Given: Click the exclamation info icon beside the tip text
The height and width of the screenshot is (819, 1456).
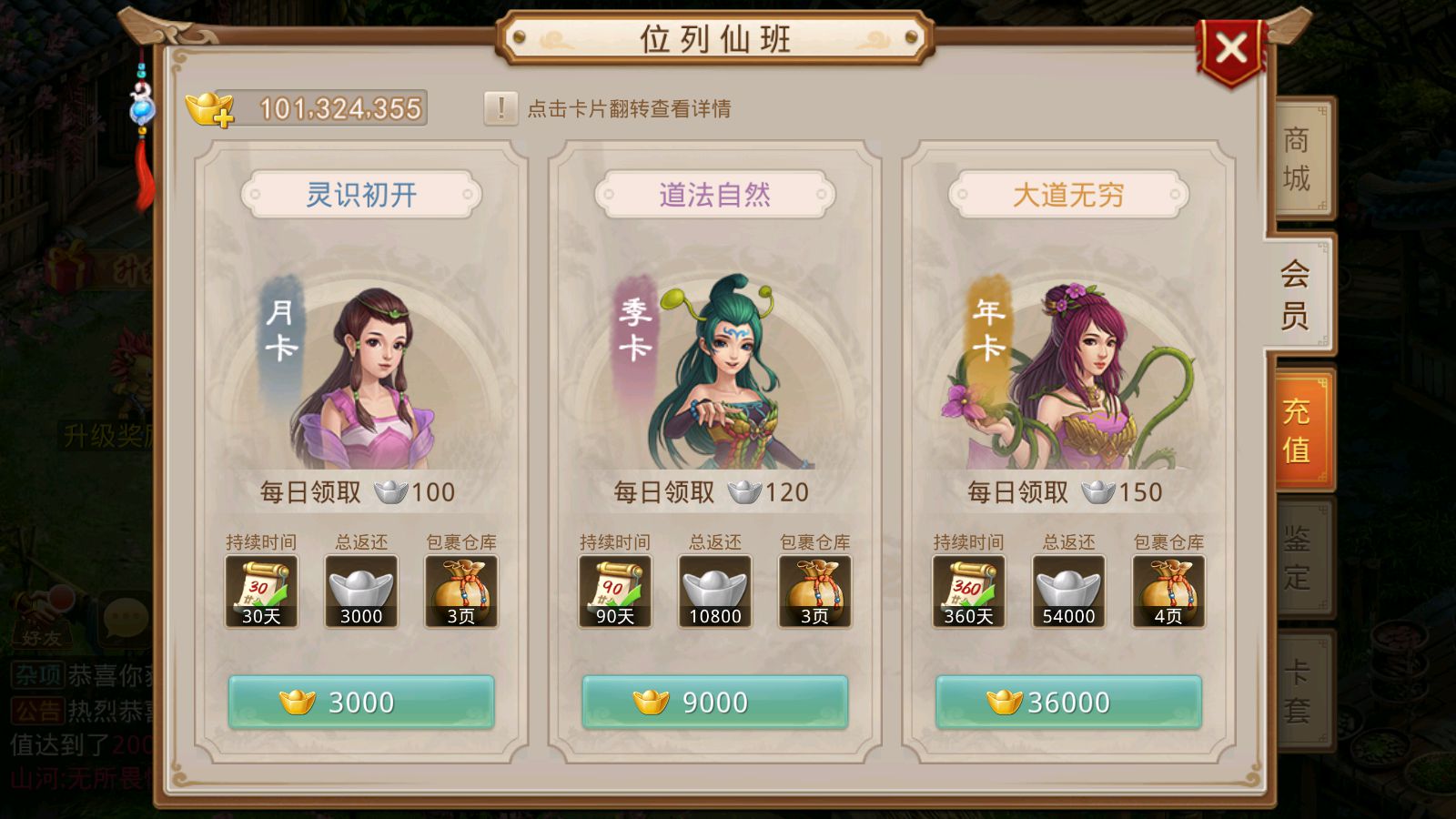Looking at the screenshot, I should click(x=499, y=107).
